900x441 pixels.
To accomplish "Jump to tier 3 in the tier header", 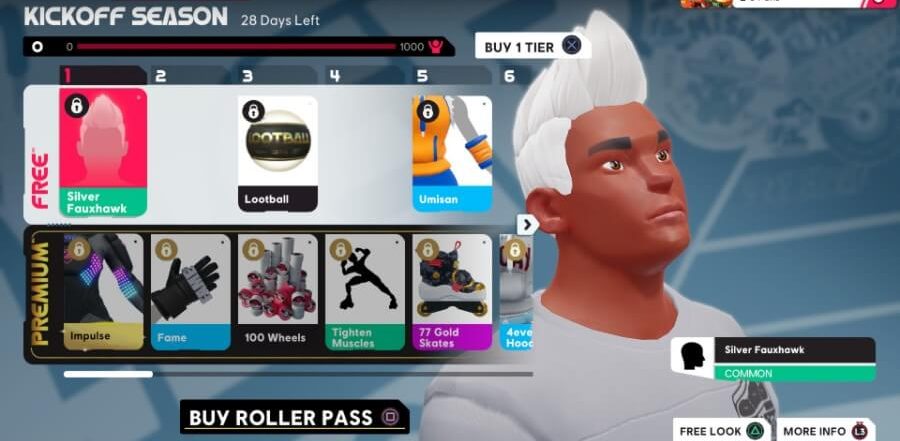I will click(x=247, y=76).
